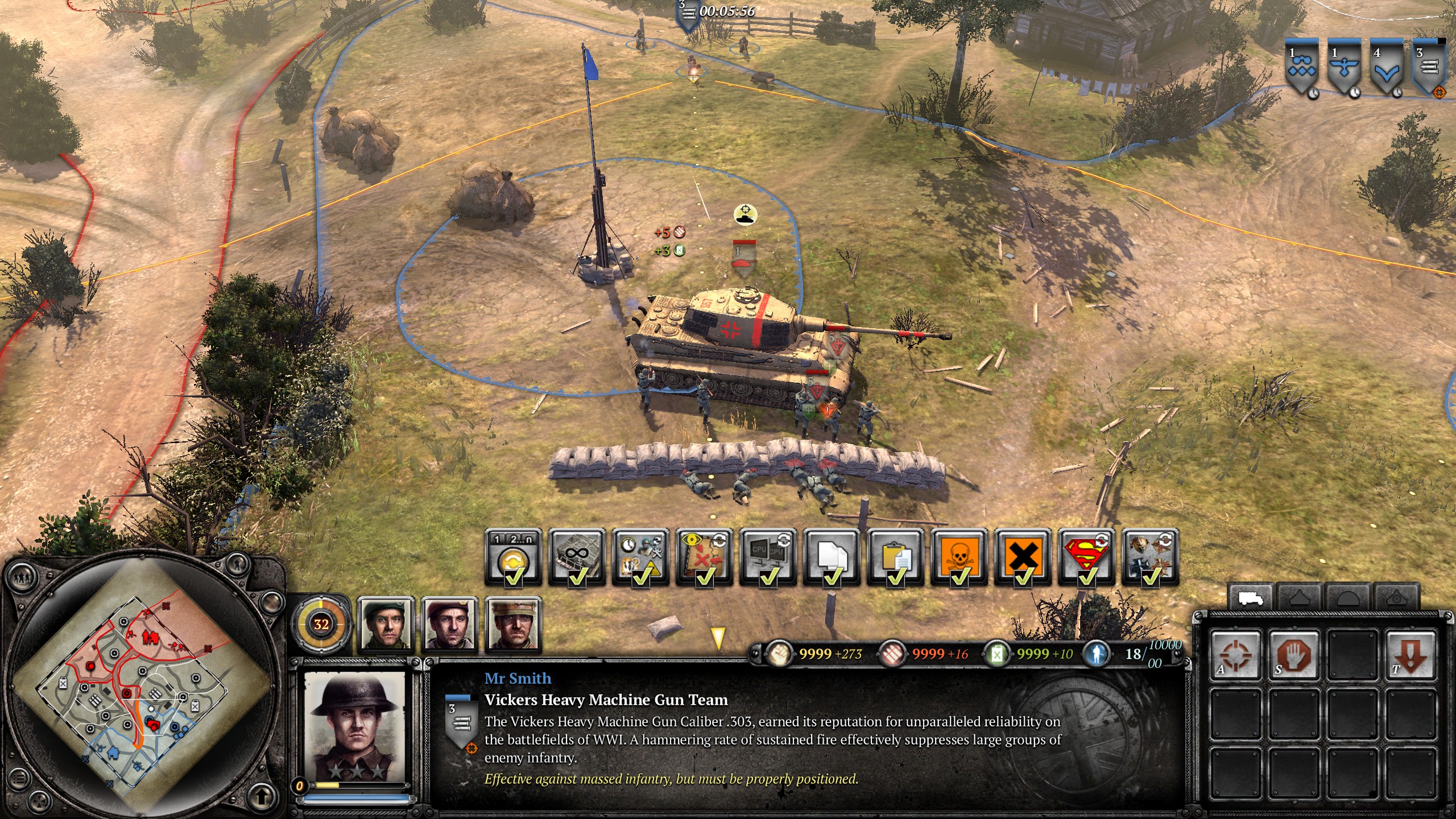The image size is (1456, 819).
Task: Select the green beret commander portrait
Action: [x=385, y=624]
